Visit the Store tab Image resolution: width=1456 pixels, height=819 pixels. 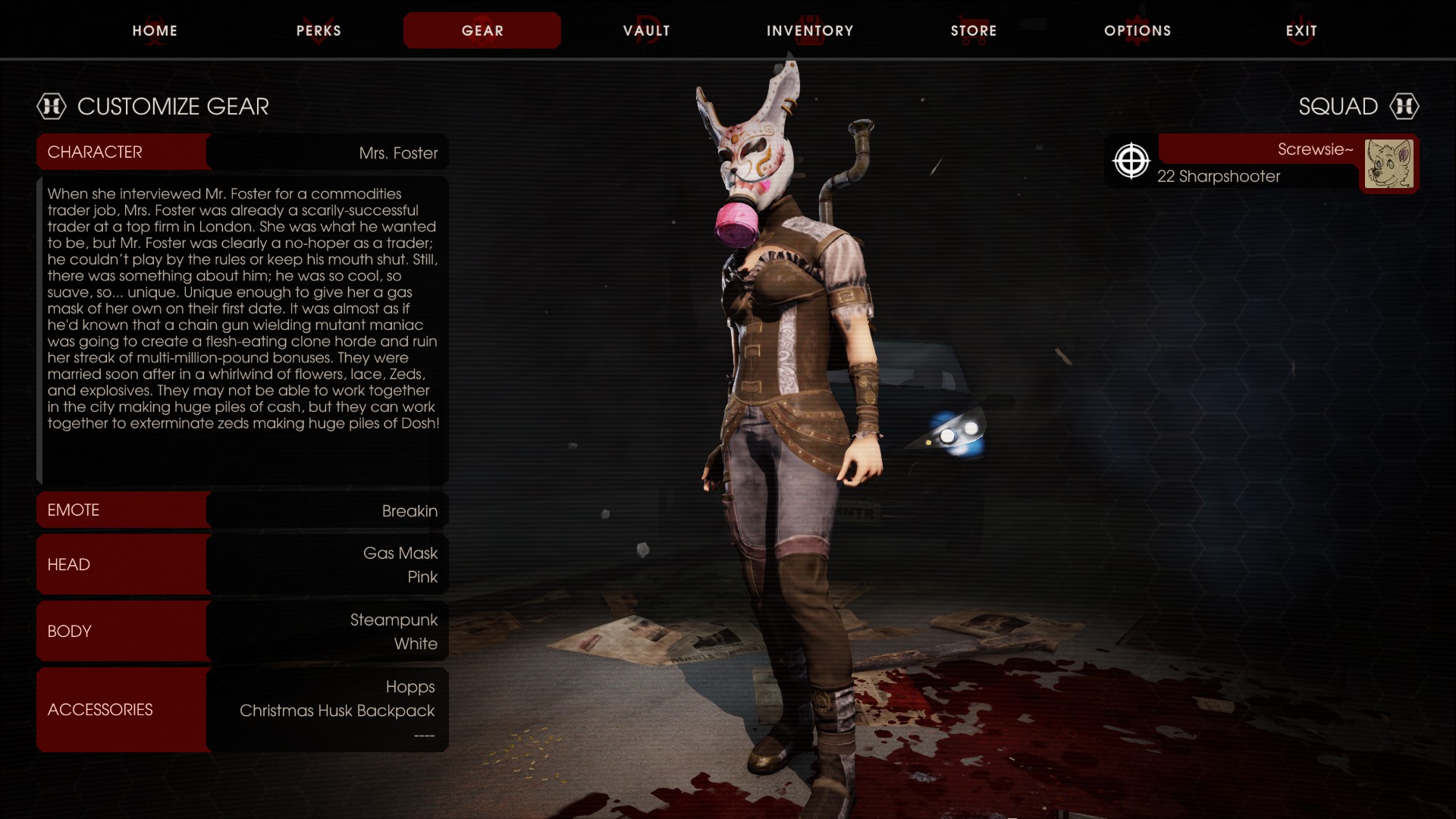tap(974, 30)
